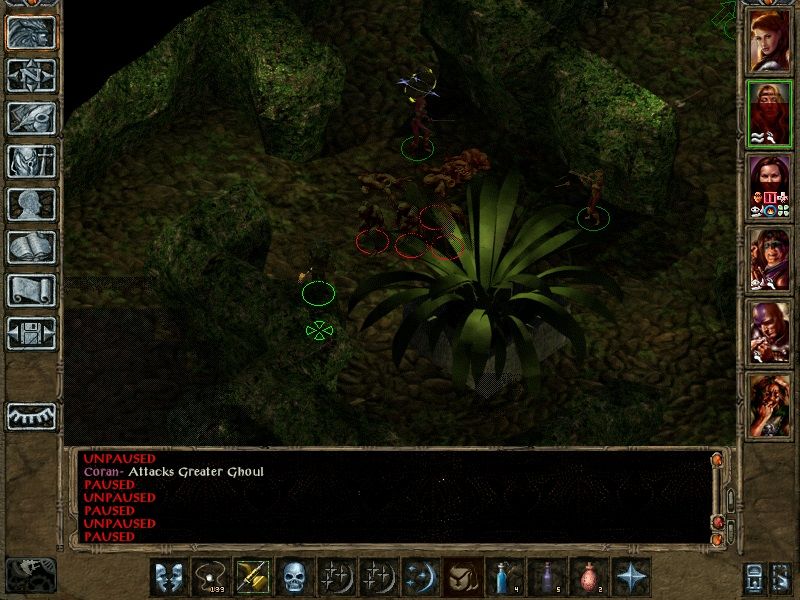Image resolution: width=800 pixels, height=600 pixels.
Task: Open the mage spellbook
Action: tap(31, 247)
